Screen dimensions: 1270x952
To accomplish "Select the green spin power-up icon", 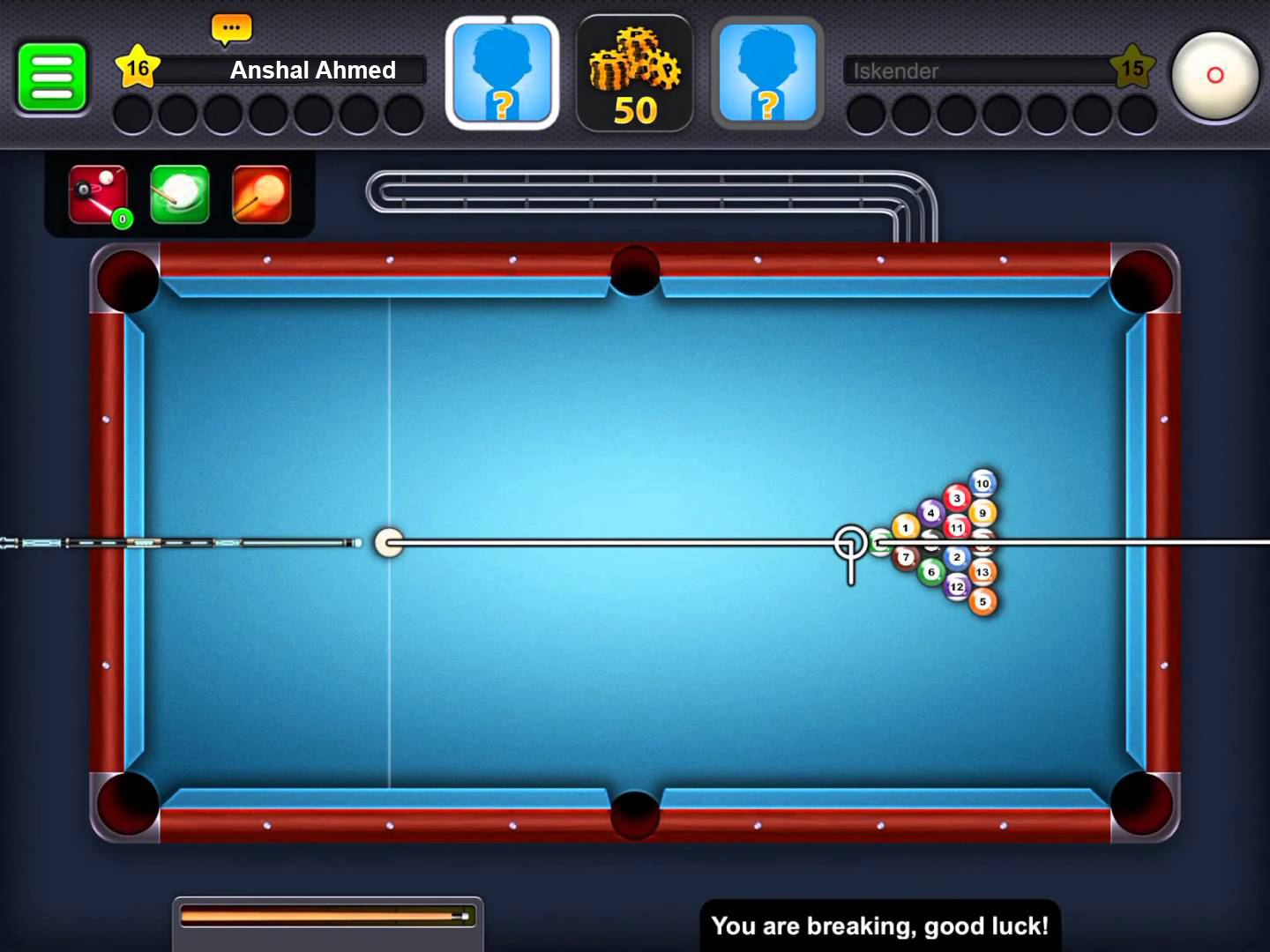I will coord(179,194).
